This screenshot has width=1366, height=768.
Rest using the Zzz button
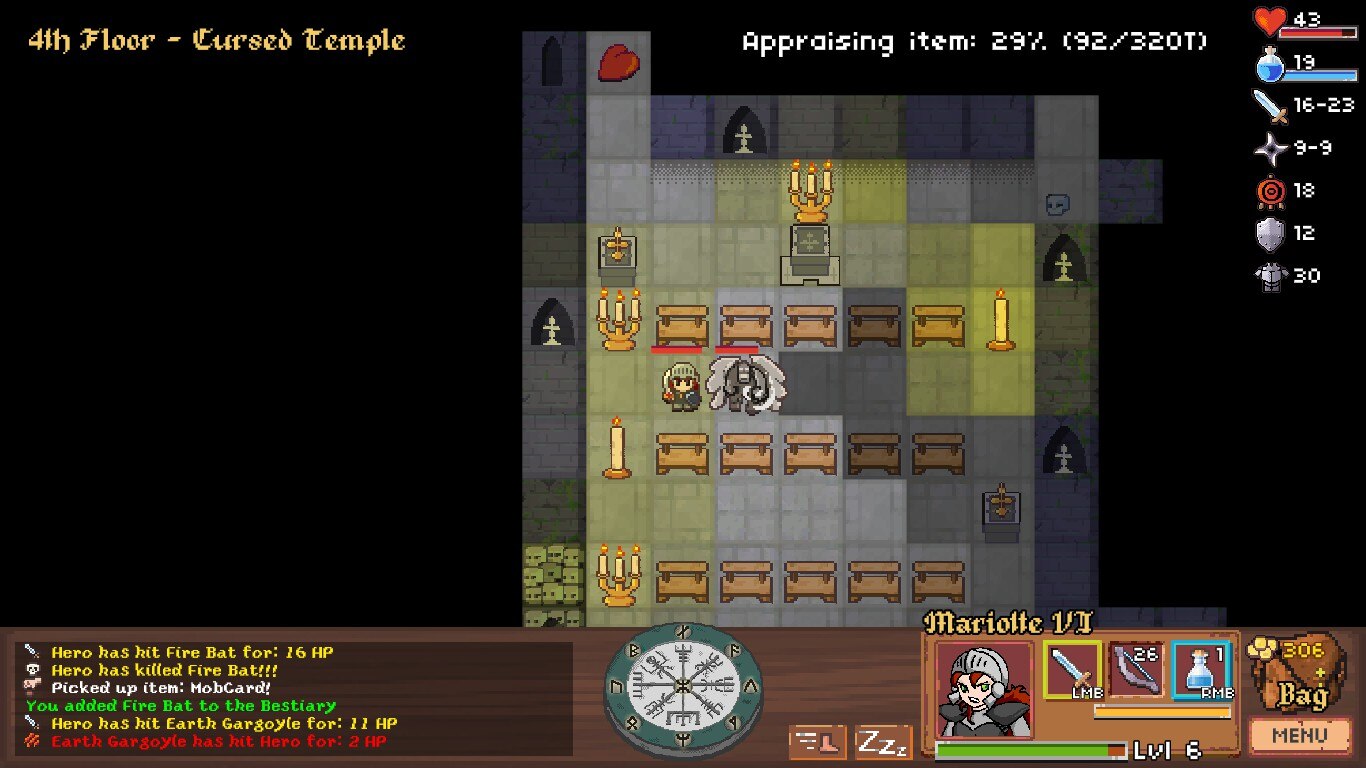(x=883, y=742)
